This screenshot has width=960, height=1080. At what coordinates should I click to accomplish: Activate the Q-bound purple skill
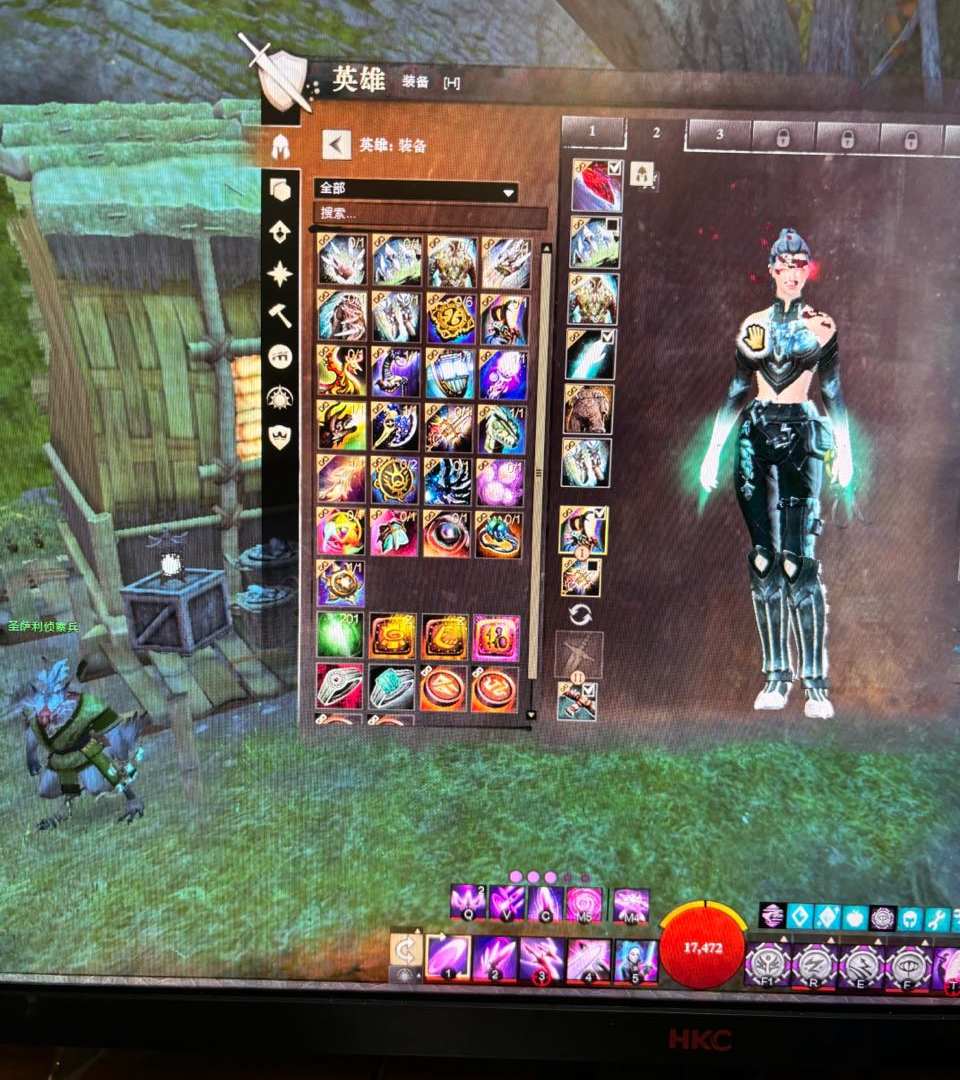coord(467,901)
